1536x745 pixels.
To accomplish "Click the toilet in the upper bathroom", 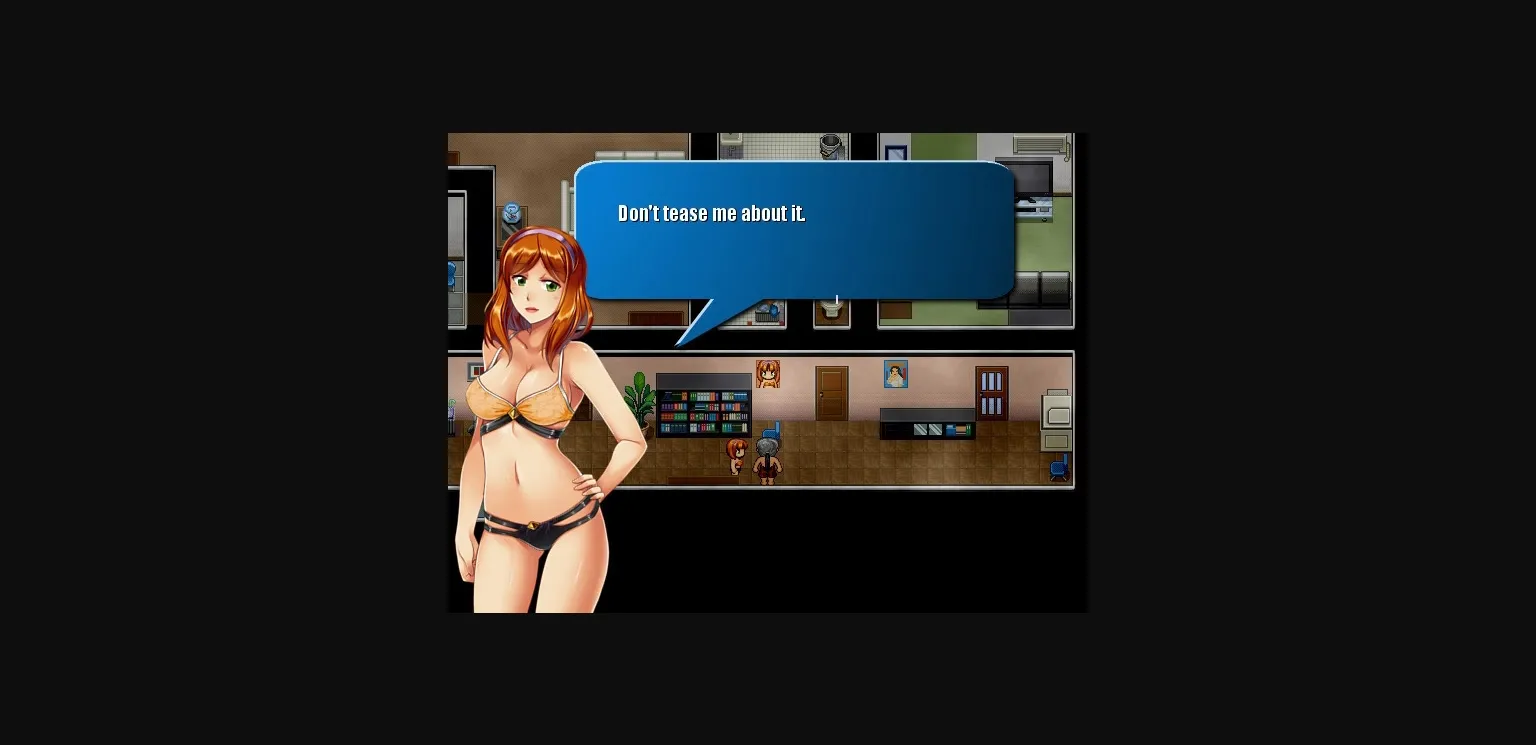I will (833, 313).
